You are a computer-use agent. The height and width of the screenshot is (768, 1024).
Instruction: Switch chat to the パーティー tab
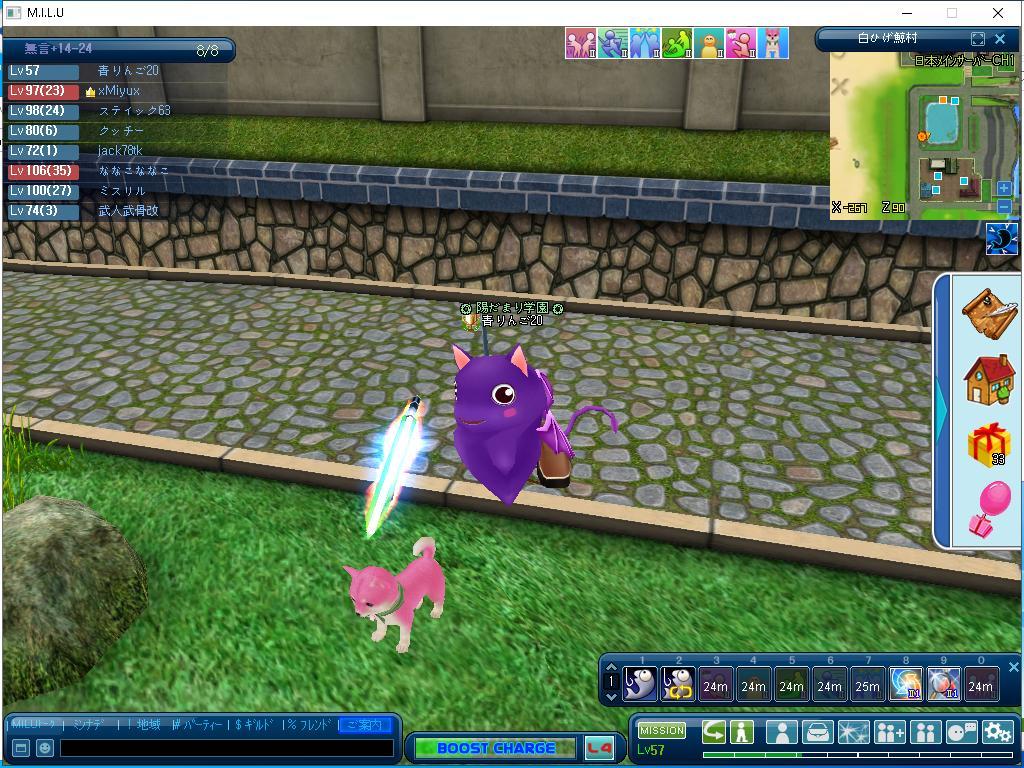coord(196,725)
